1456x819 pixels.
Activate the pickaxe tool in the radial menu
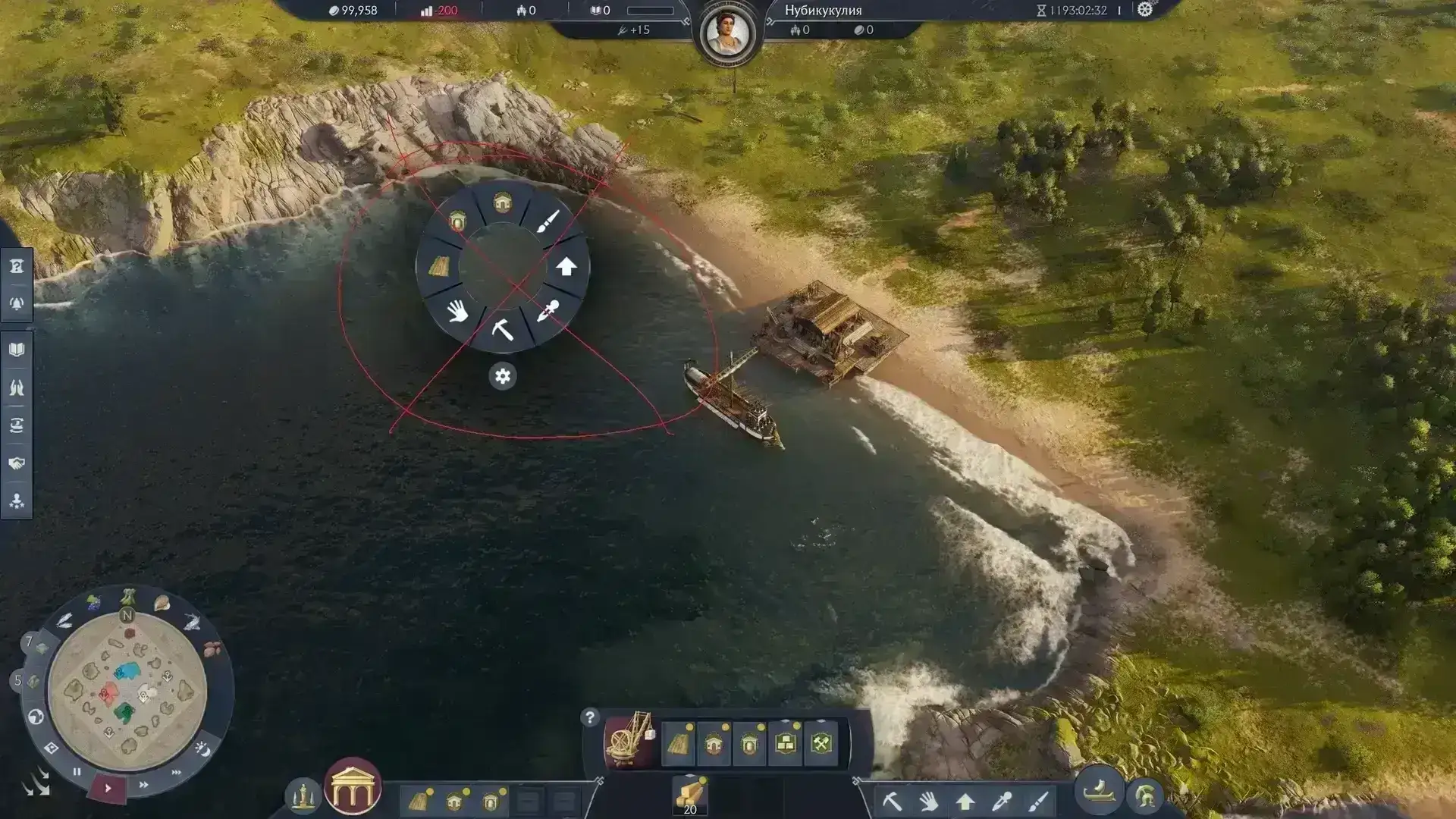(x=502, y=330)
